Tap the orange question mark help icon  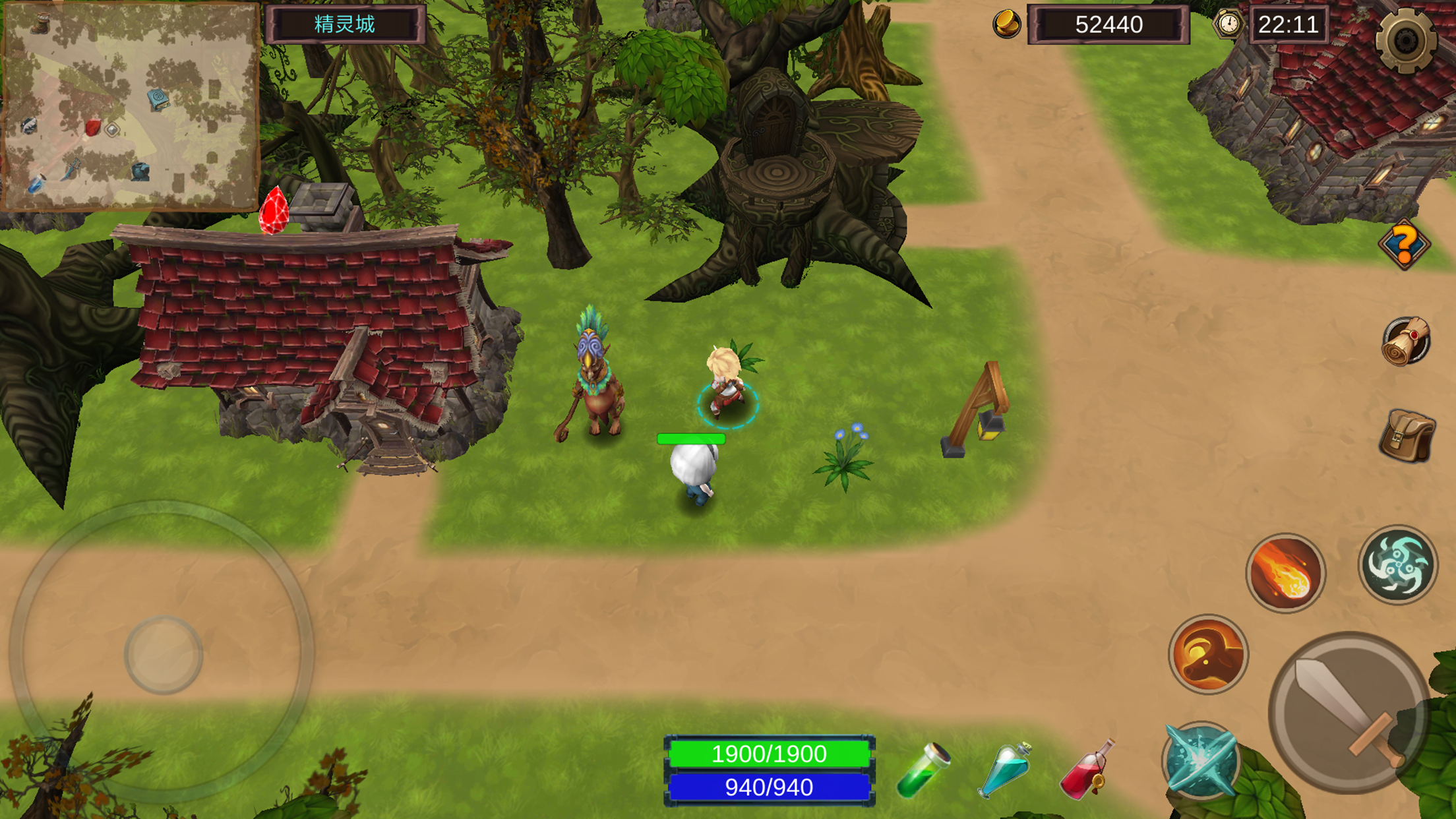click(x=1404, y=245)
